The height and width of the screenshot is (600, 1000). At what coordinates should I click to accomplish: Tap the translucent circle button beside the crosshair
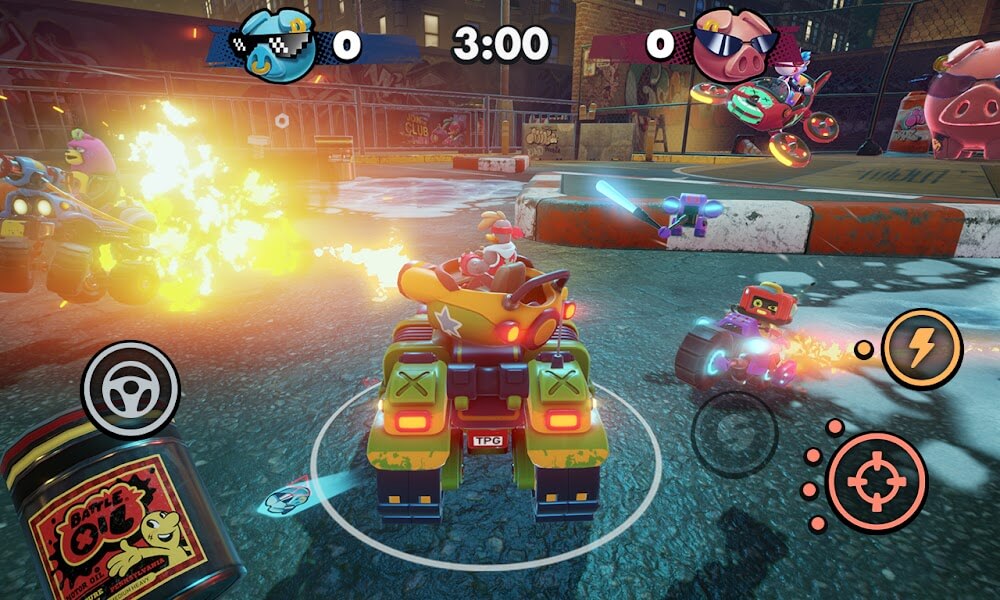(x=735, y=434)
